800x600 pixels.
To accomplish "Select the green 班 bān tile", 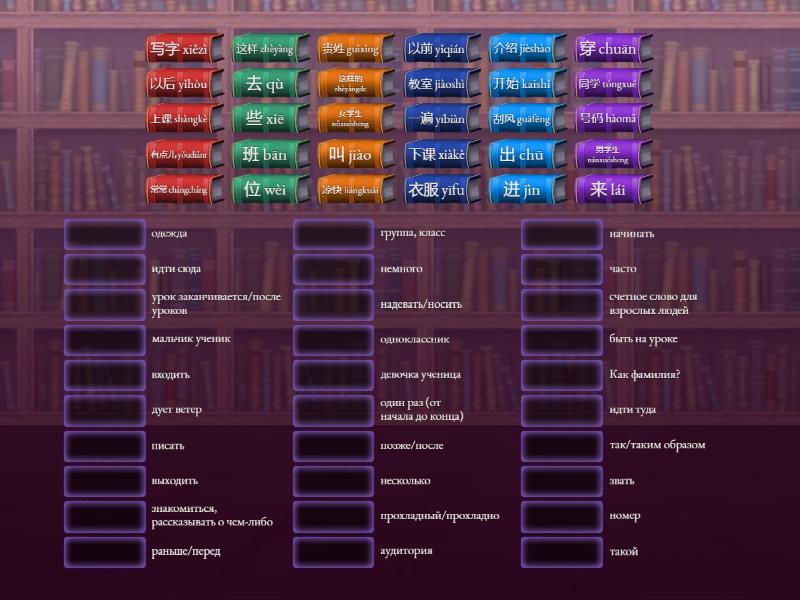I will click(265, 155).
